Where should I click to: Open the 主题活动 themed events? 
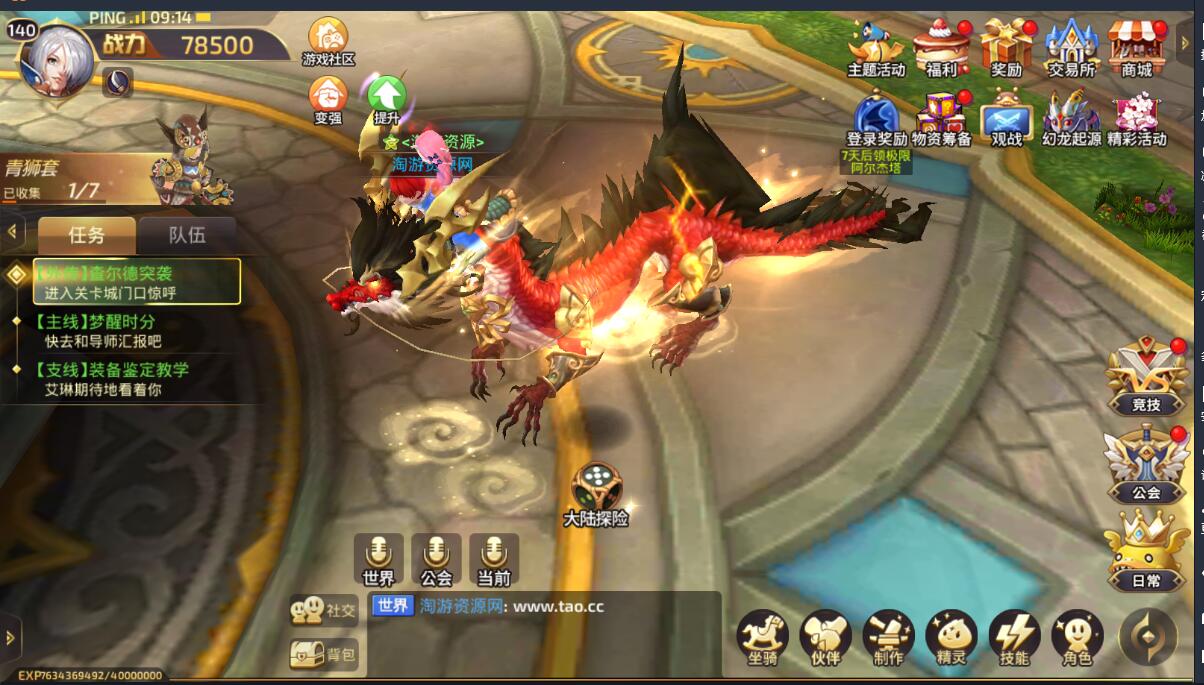click(876, 46)
